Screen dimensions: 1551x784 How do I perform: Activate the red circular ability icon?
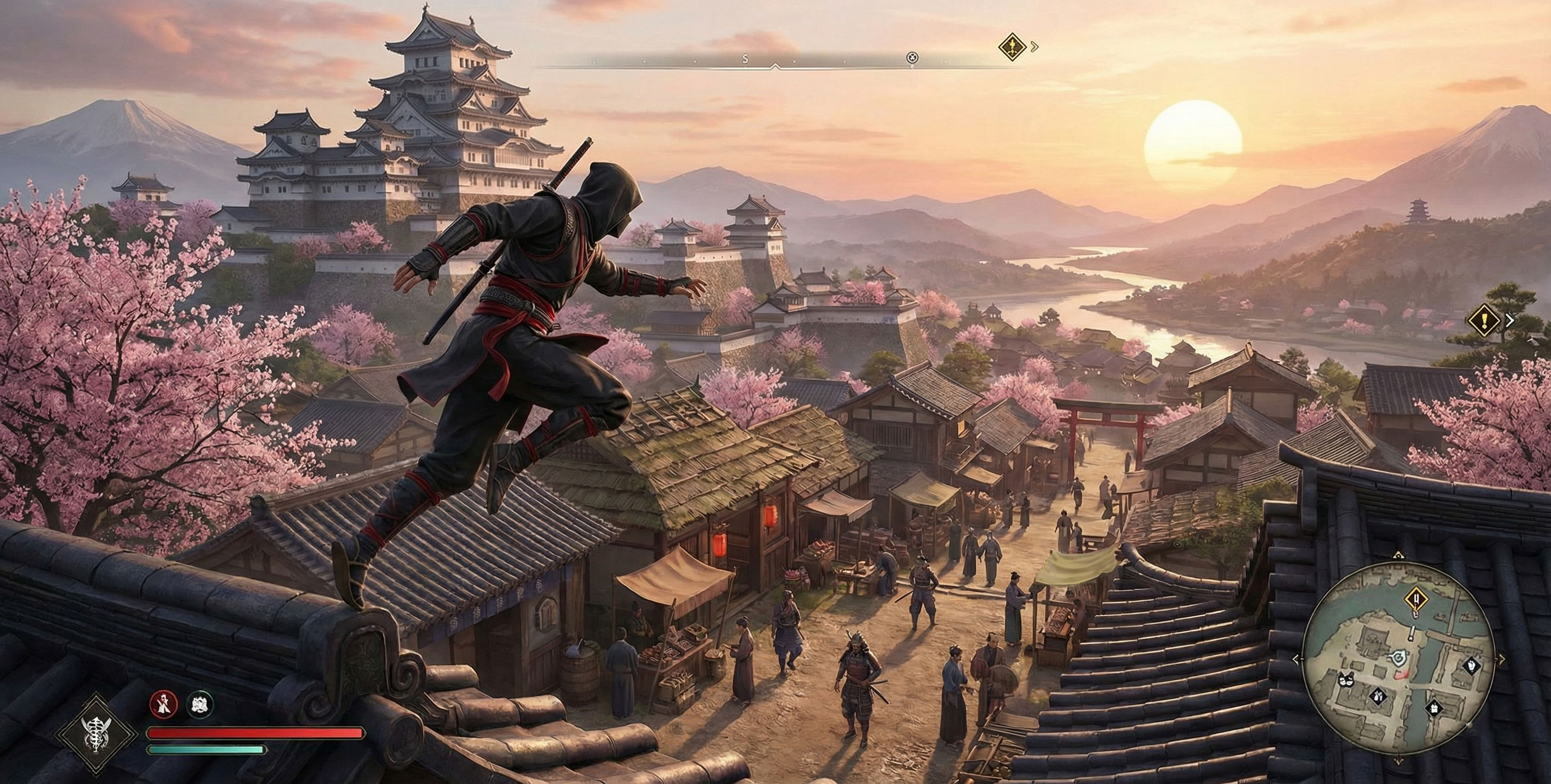(x=164, y=704)
